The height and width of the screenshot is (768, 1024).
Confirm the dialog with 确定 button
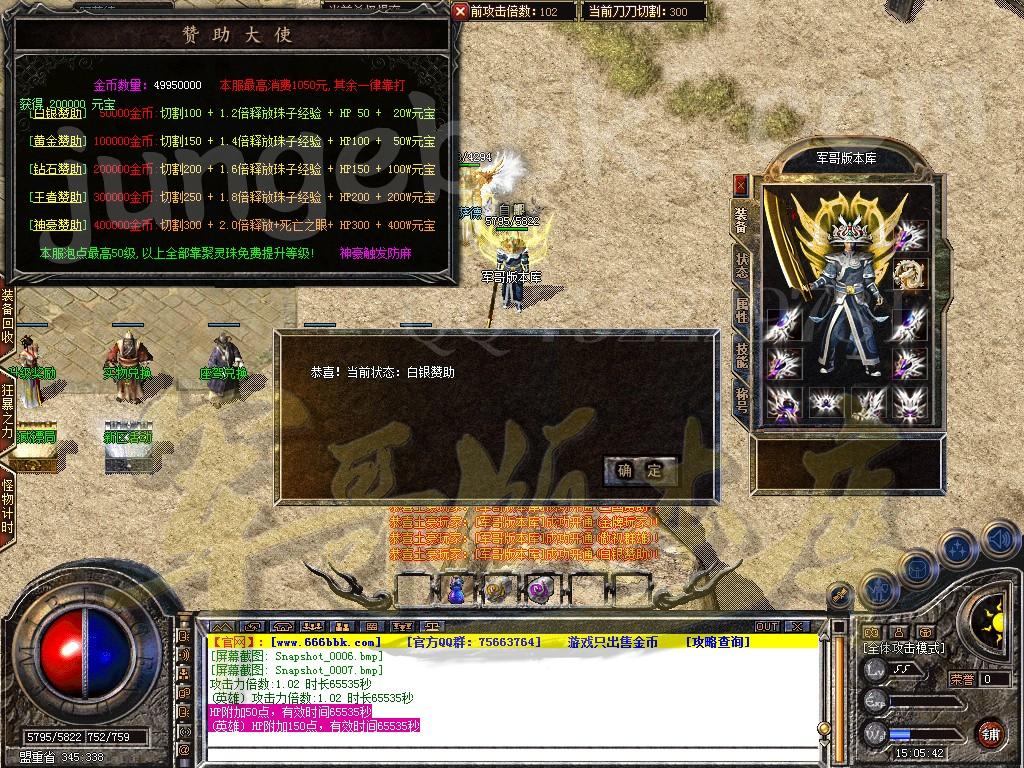click(x=640, y=470)
